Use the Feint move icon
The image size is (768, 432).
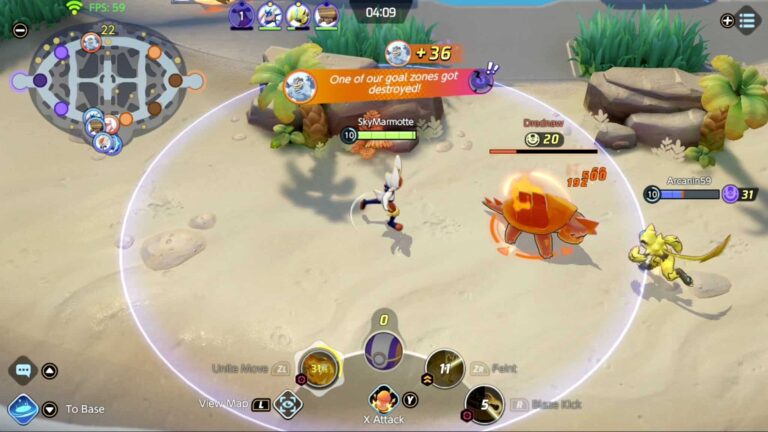pyautogui.click(x=443, y=368)
